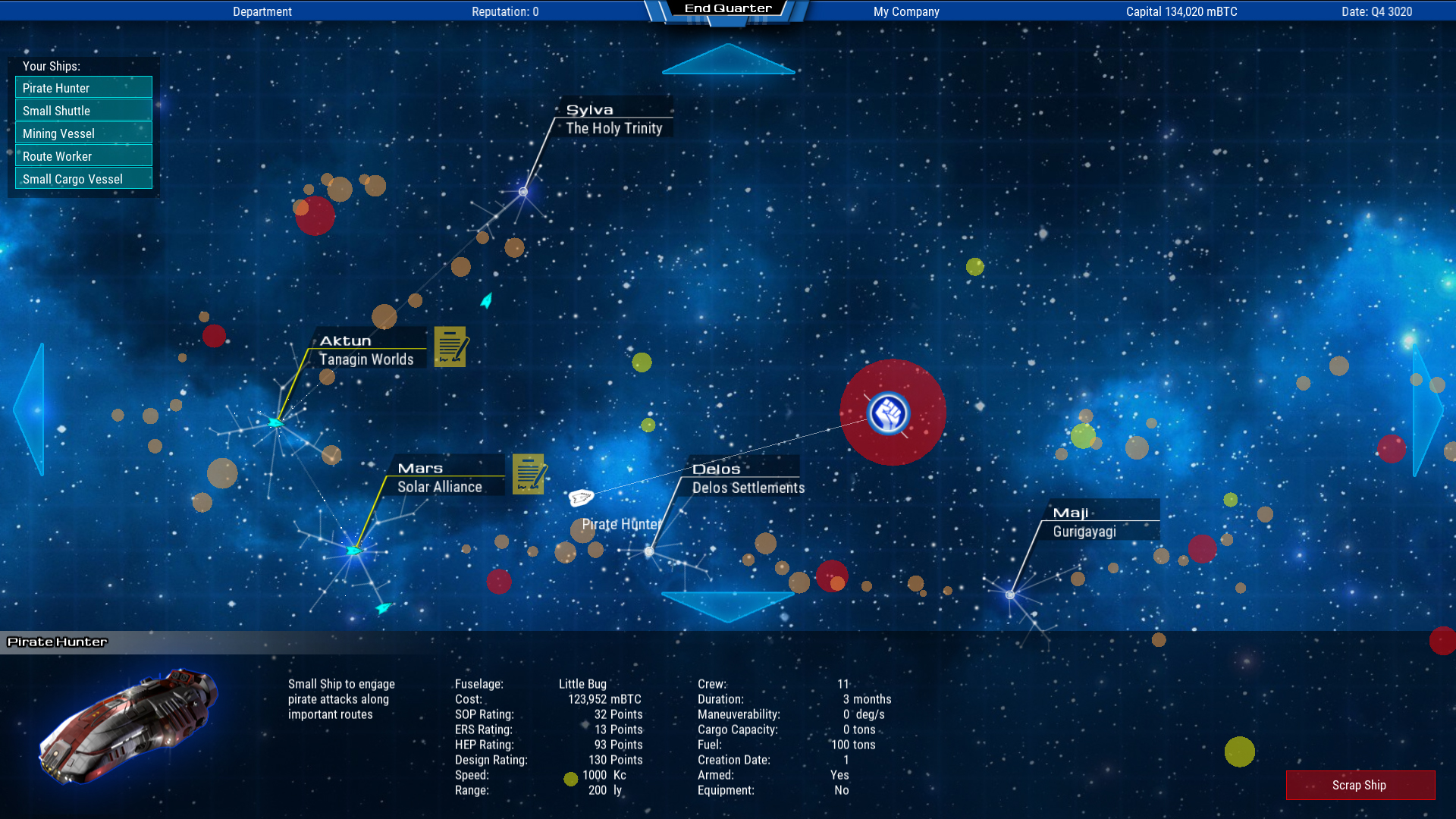This screenshot has width=1456, height=819.
Task: Open the Department menu
Action: (x=262, y=11)
